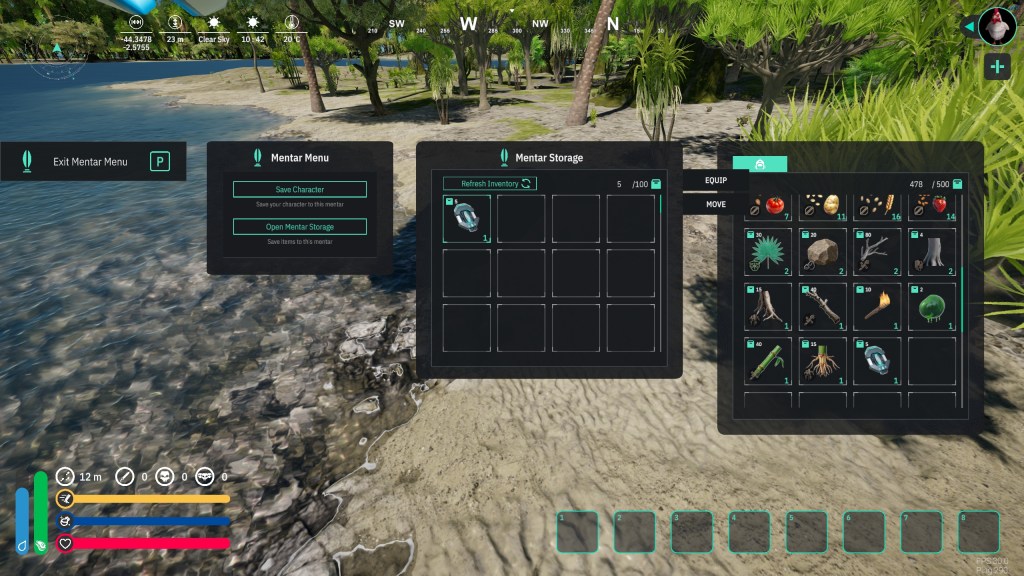Click the Save Character button
The width and height of the screenshot is (1024, 576).
(x=299, y=189)
